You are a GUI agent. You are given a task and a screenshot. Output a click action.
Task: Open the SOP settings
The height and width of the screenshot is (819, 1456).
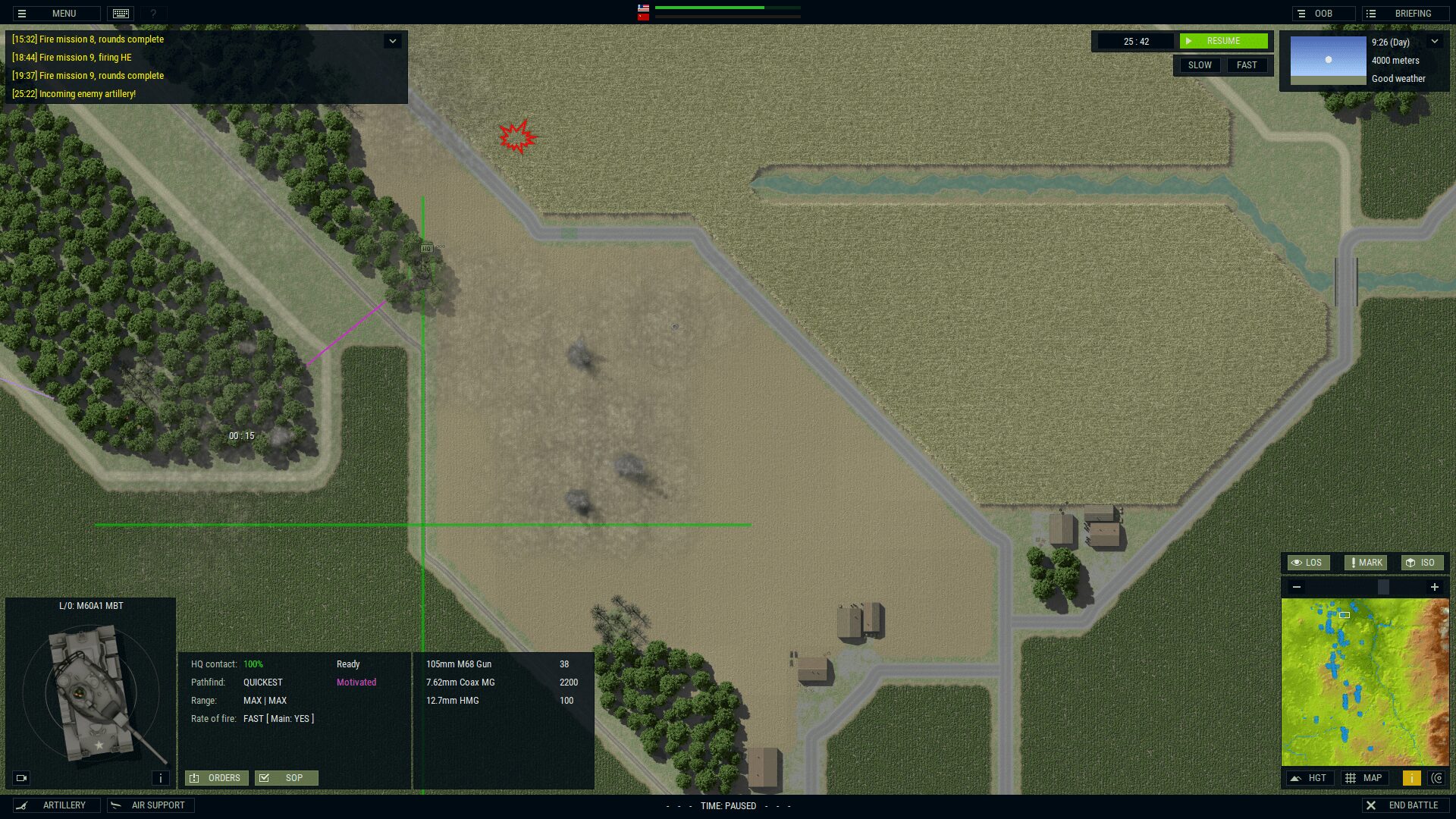286,778
